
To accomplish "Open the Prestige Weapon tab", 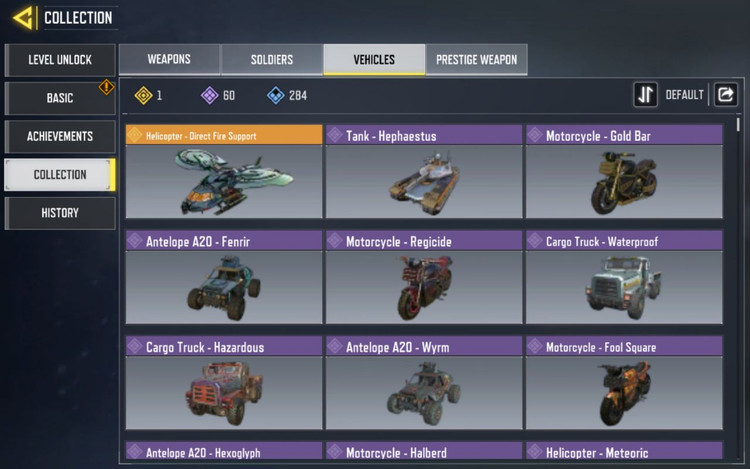I will (x=476, y=60).
